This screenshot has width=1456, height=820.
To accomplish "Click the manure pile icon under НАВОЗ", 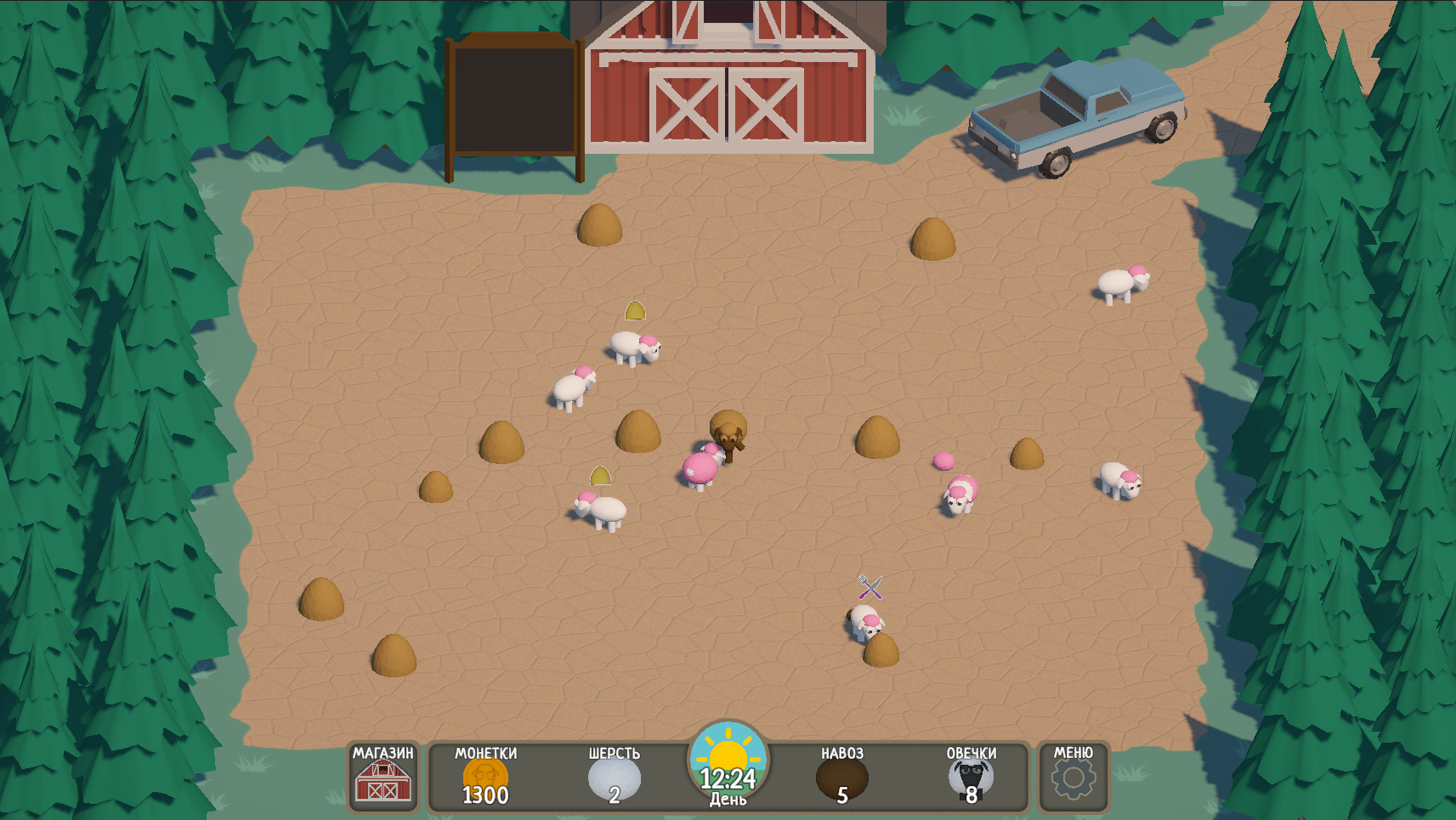I will (x=841, y=778).
